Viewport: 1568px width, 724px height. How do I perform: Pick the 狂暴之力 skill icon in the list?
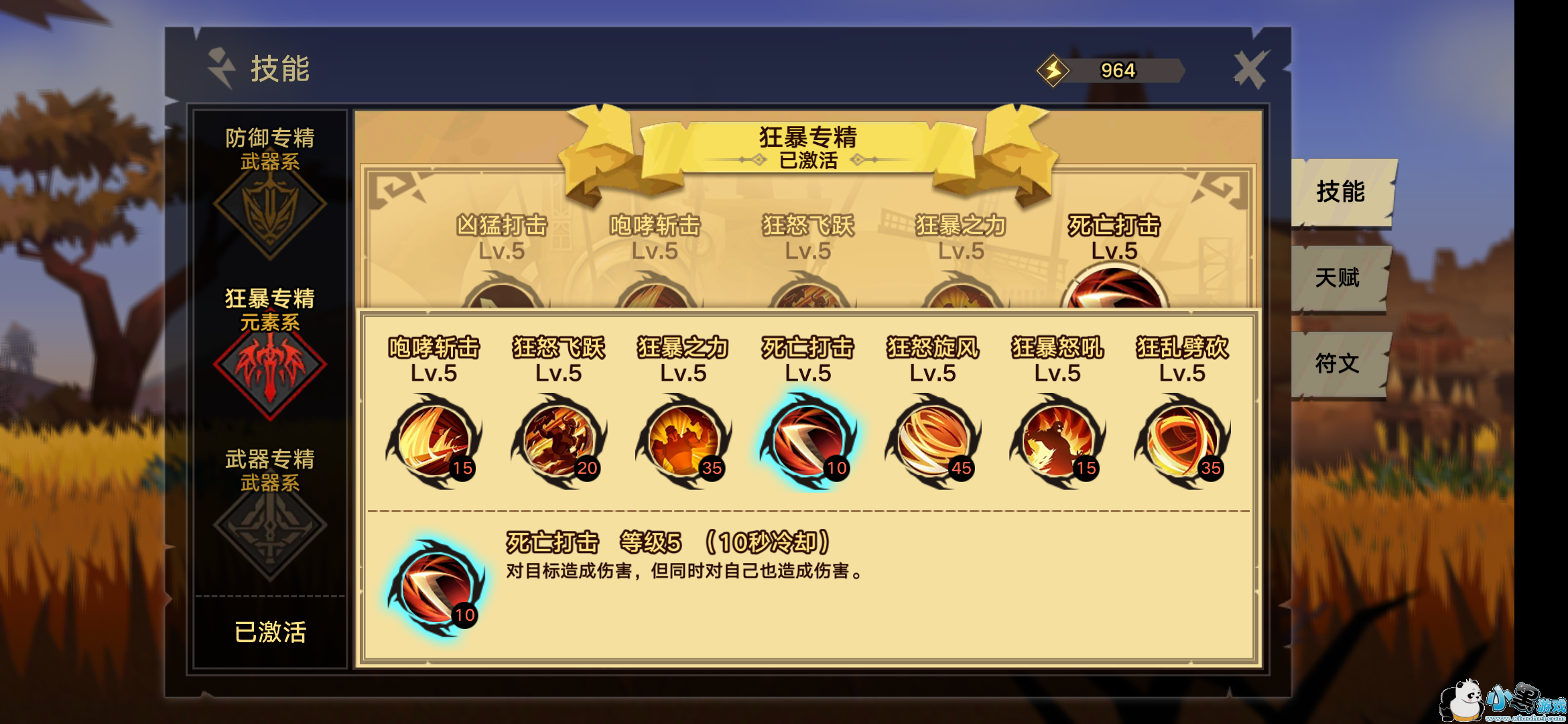[x=683, y=442]
